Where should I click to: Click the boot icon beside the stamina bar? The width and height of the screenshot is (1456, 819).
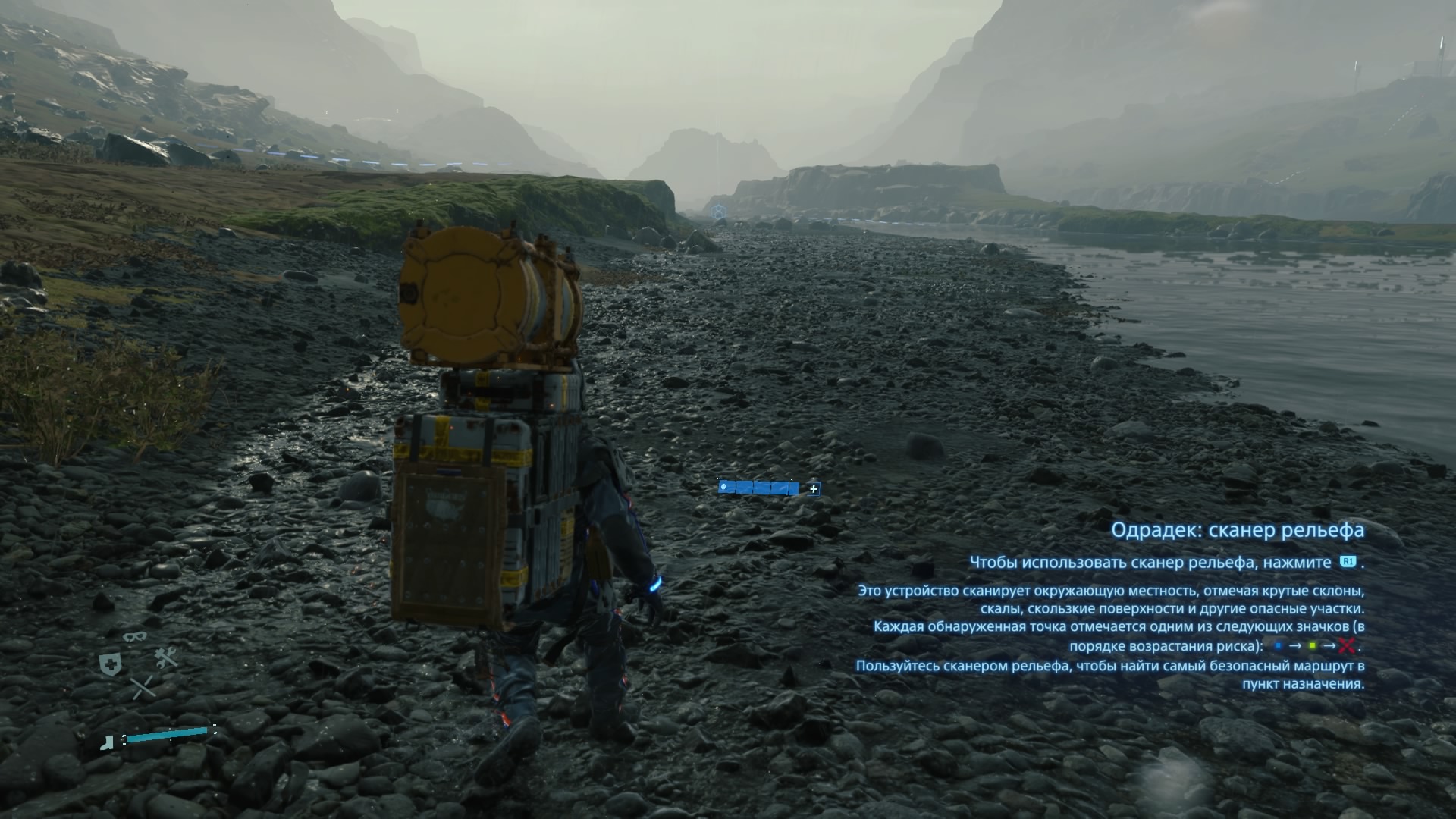109,742
